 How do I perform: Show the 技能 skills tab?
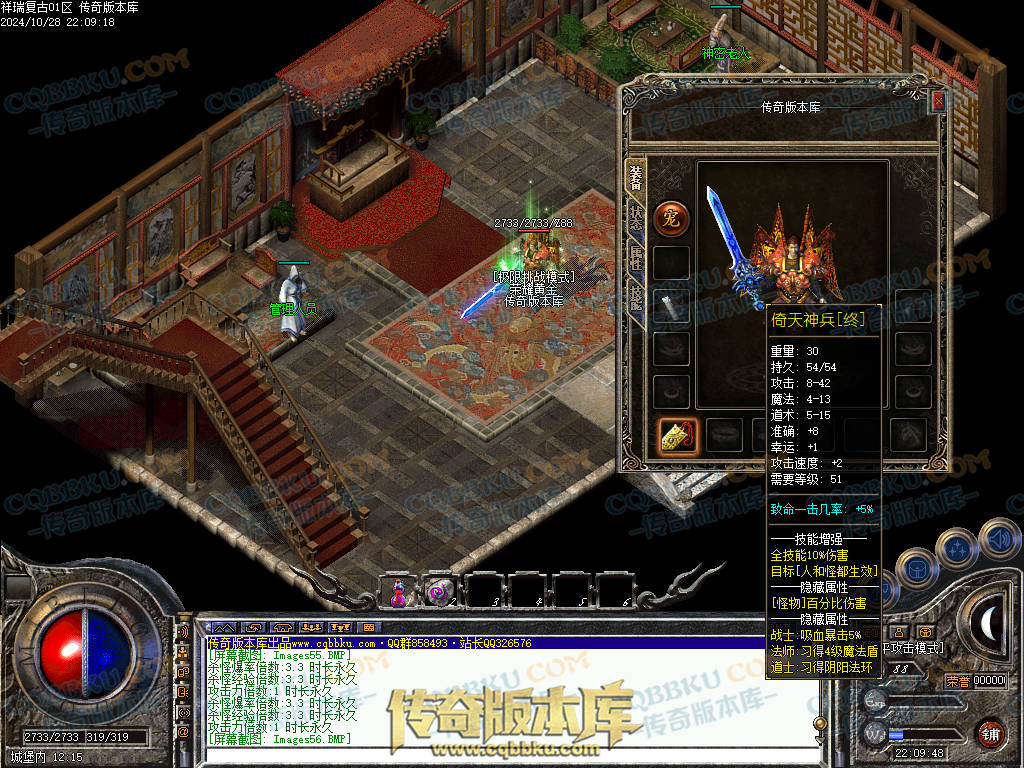[636, 297]
